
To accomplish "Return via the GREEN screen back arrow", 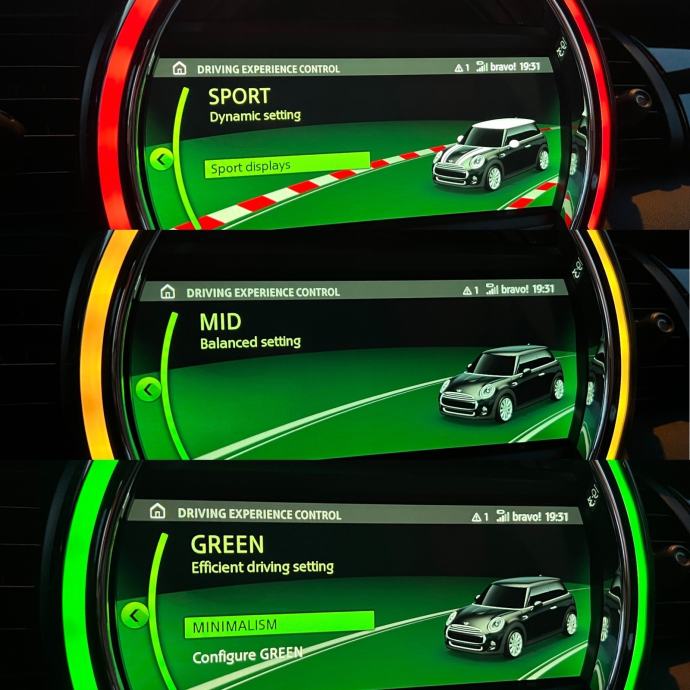I will (x=134, y=615).
